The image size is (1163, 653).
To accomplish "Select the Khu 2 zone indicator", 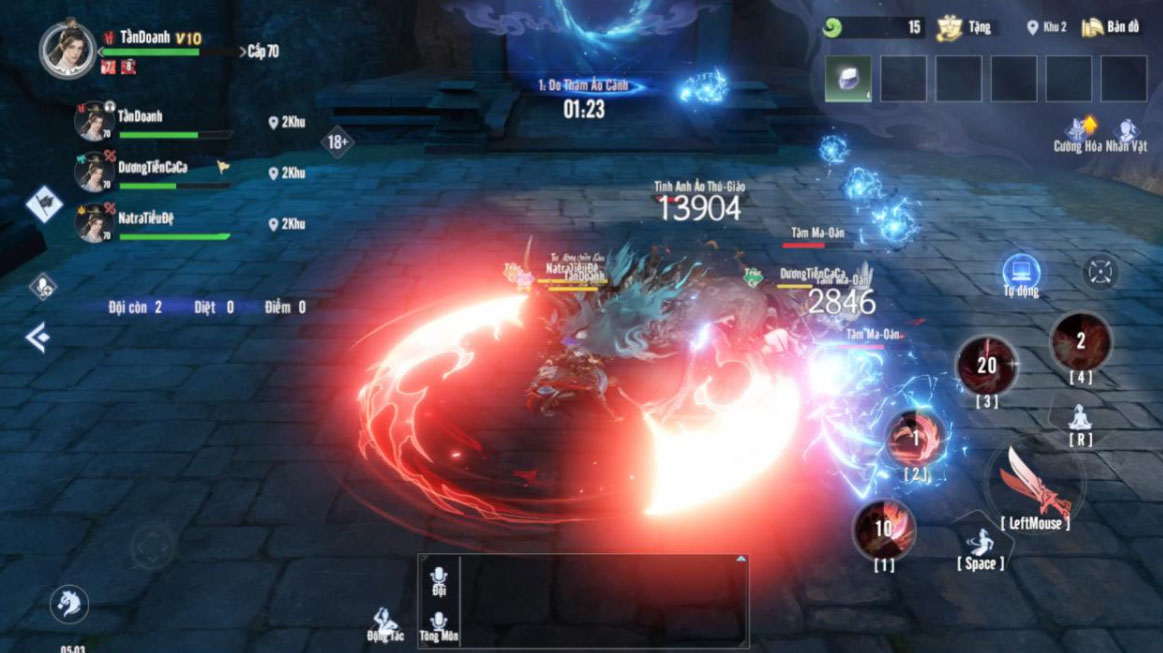I will (1047, 28).
